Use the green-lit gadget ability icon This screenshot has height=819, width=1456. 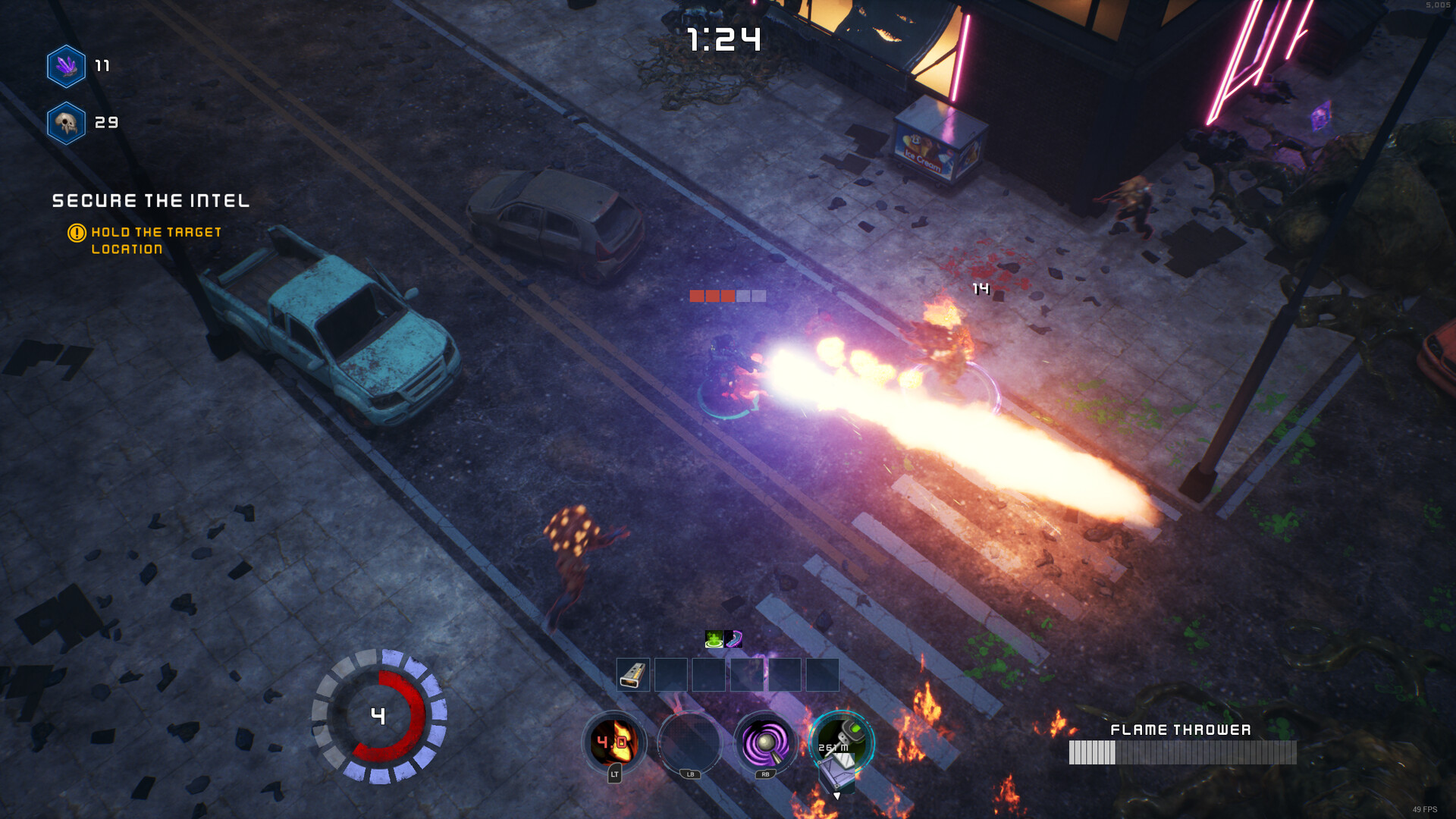click(x=842, y=742)
